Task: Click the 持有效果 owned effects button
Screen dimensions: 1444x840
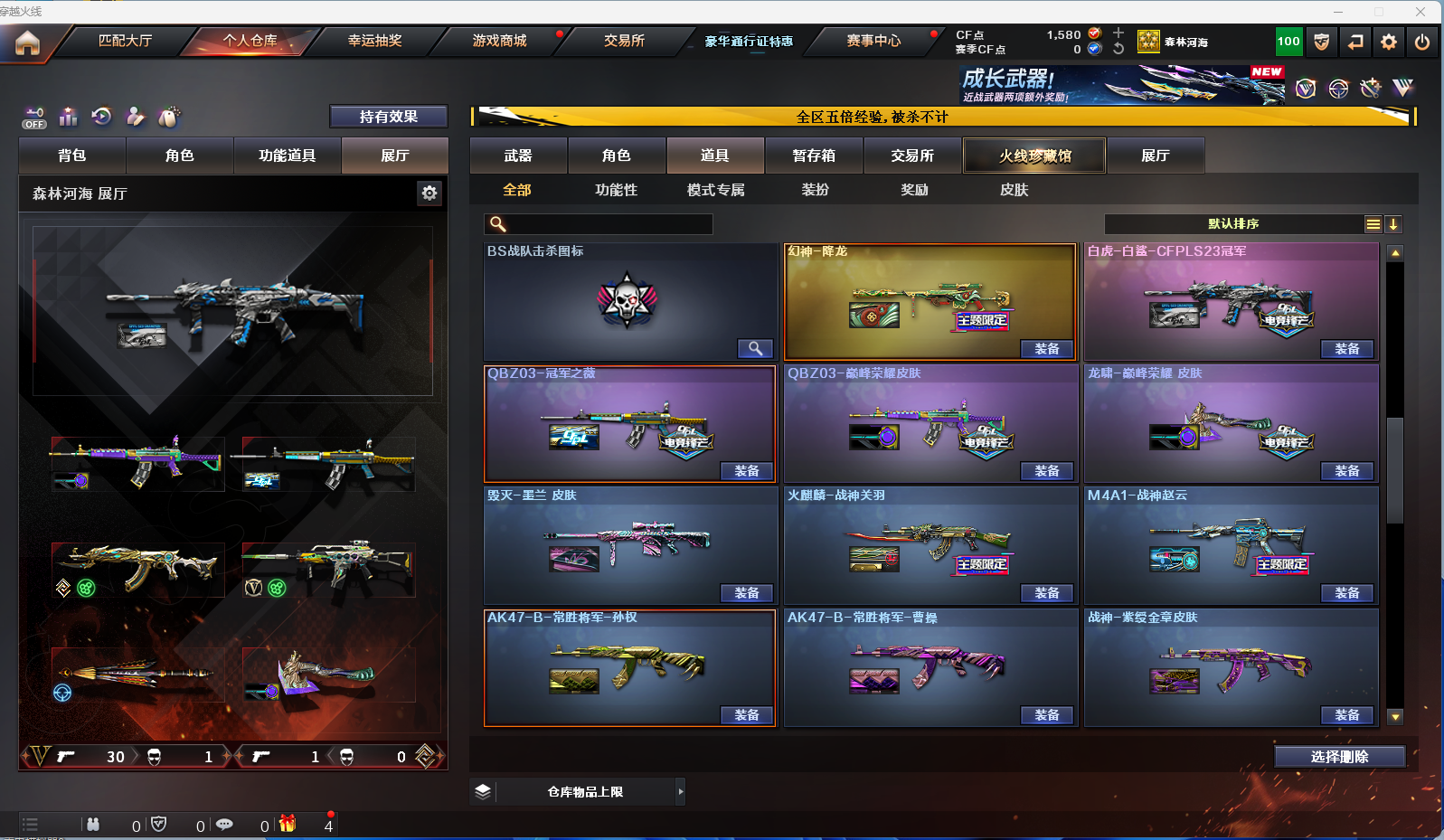Action: click(x=388, y=117)
